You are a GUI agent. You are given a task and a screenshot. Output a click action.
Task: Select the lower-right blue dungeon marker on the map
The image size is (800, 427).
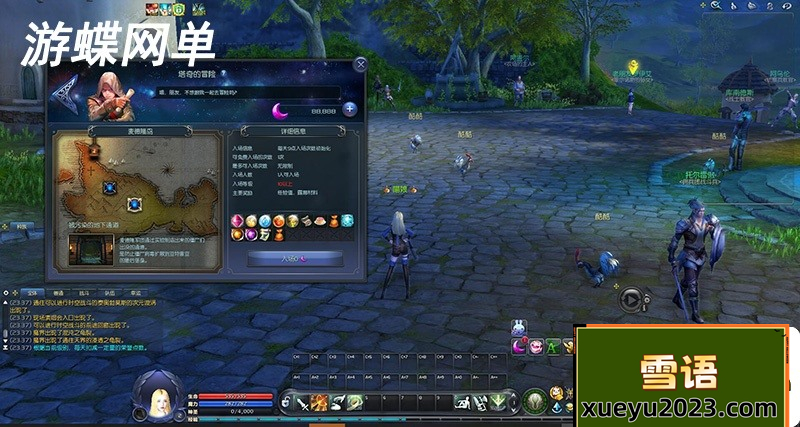[134, 204]
